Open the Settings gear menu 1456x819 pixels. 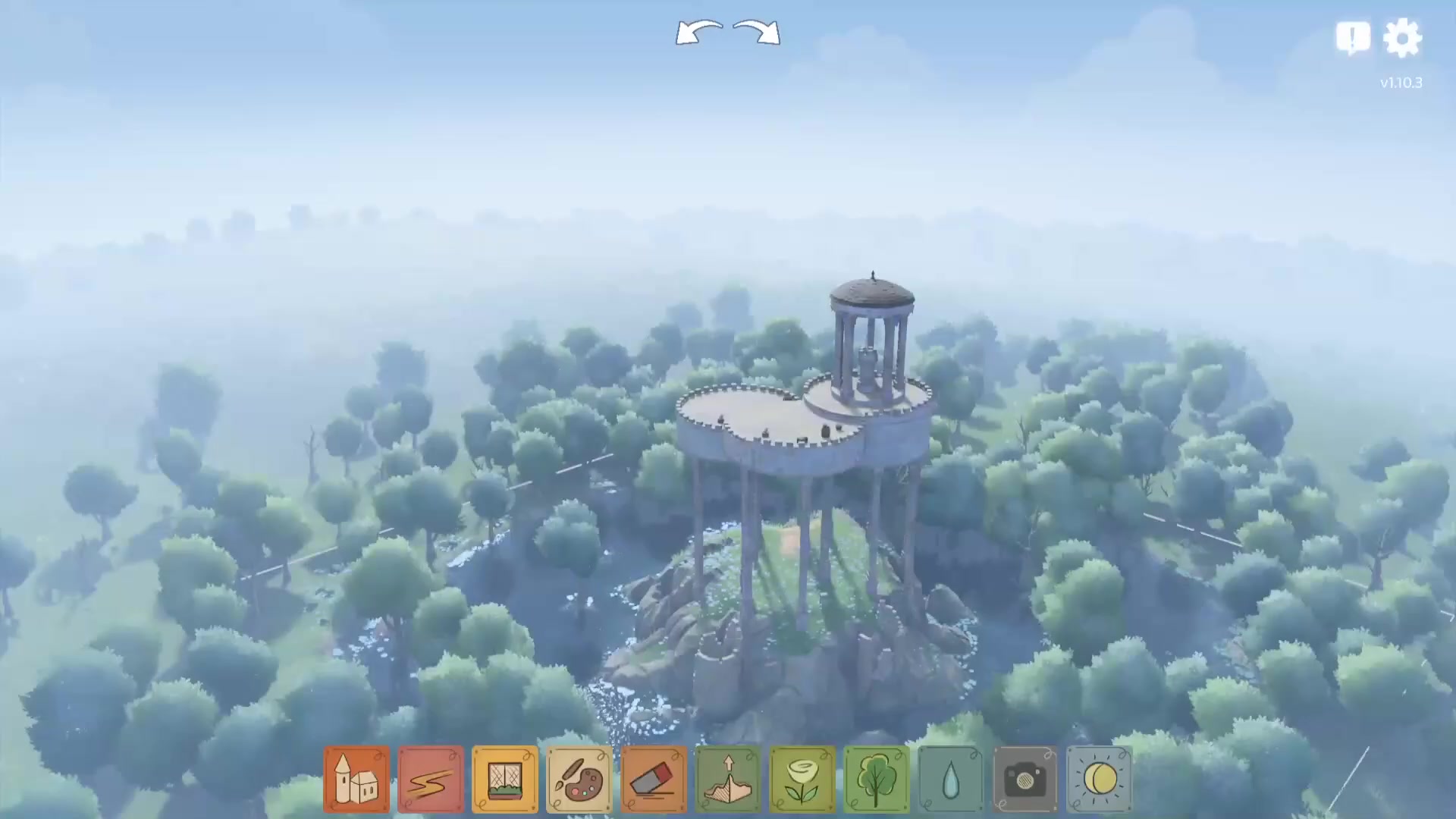click(1404, 36)
